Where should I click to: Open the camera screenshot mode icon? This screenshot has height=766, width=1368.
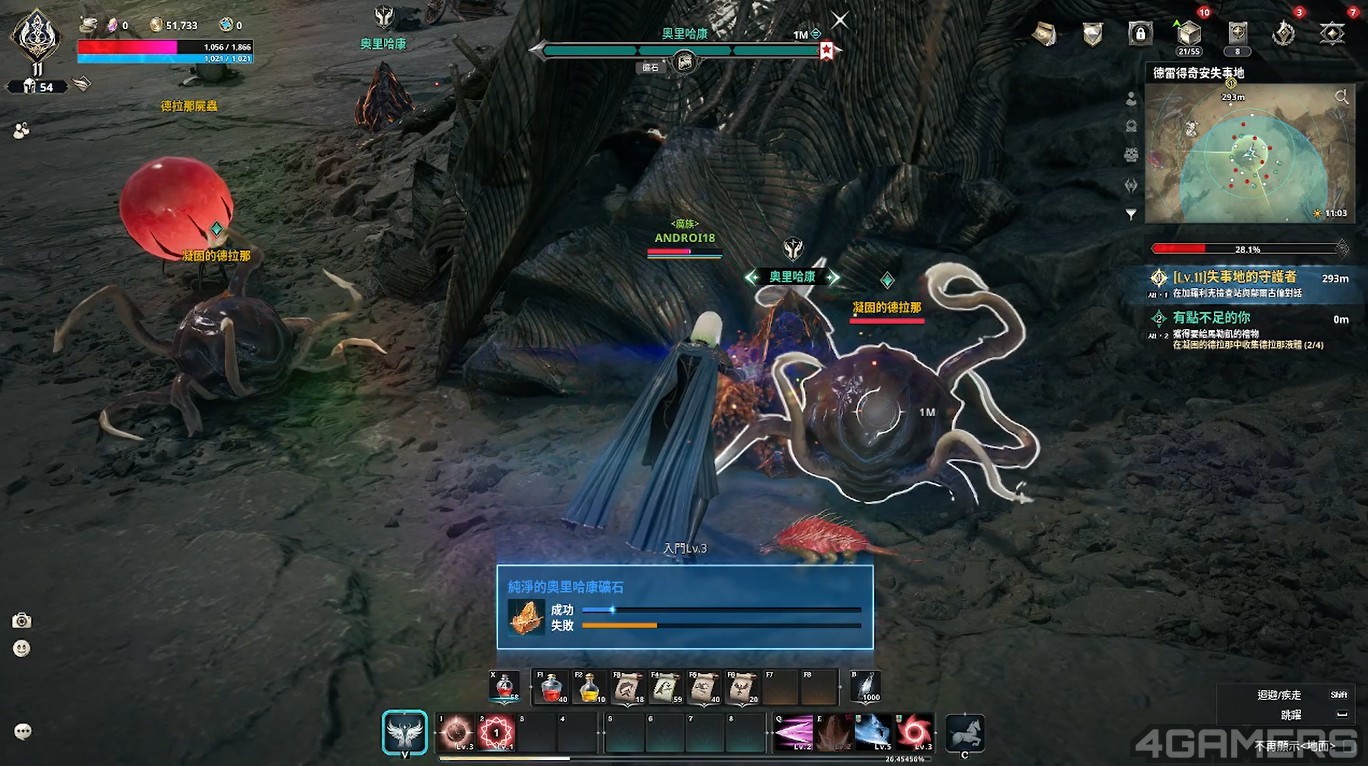(x=22, y=621)
